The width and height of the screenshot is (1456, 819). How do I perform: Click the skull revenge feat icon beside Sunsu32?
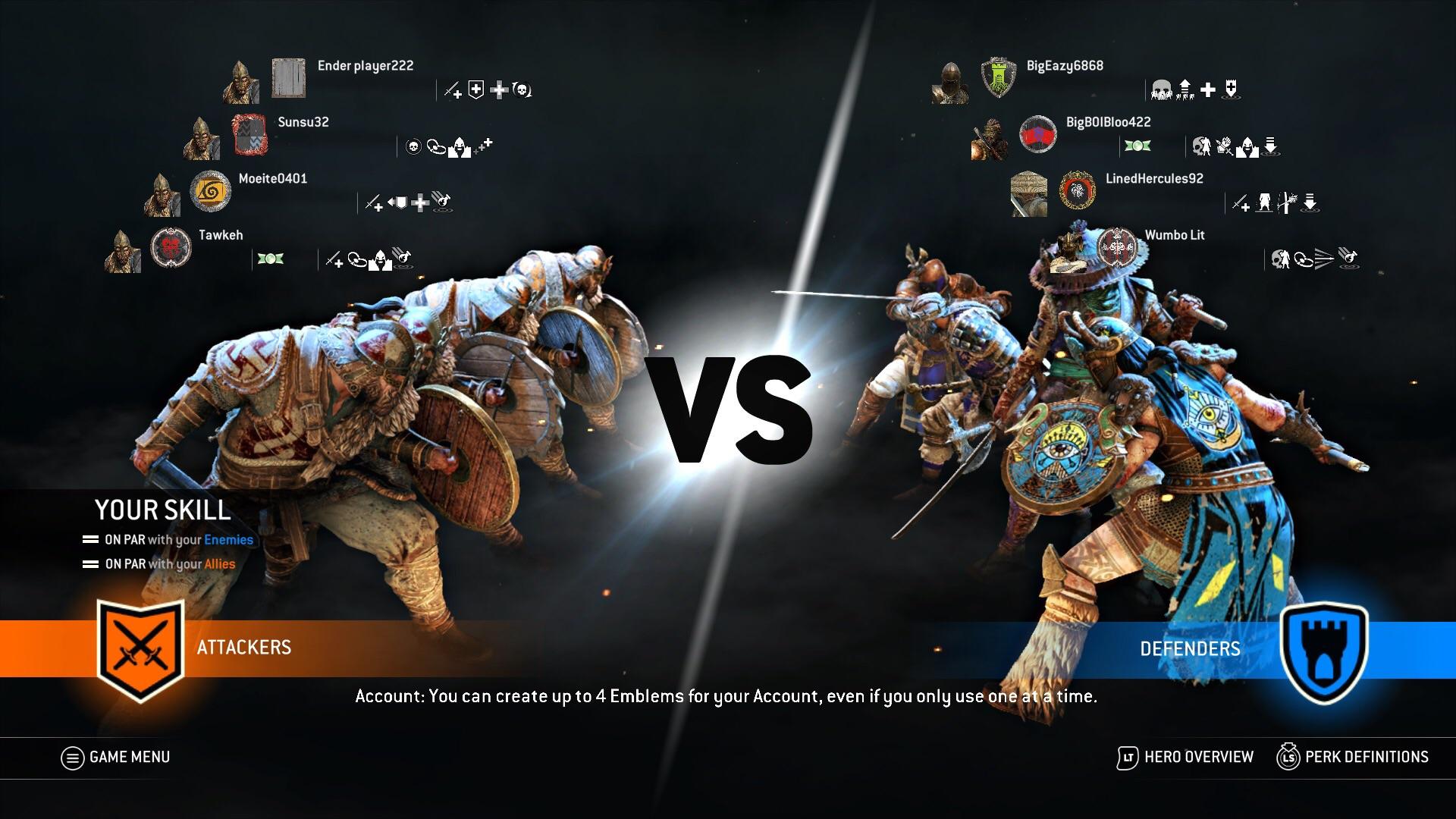click(412, 146)
